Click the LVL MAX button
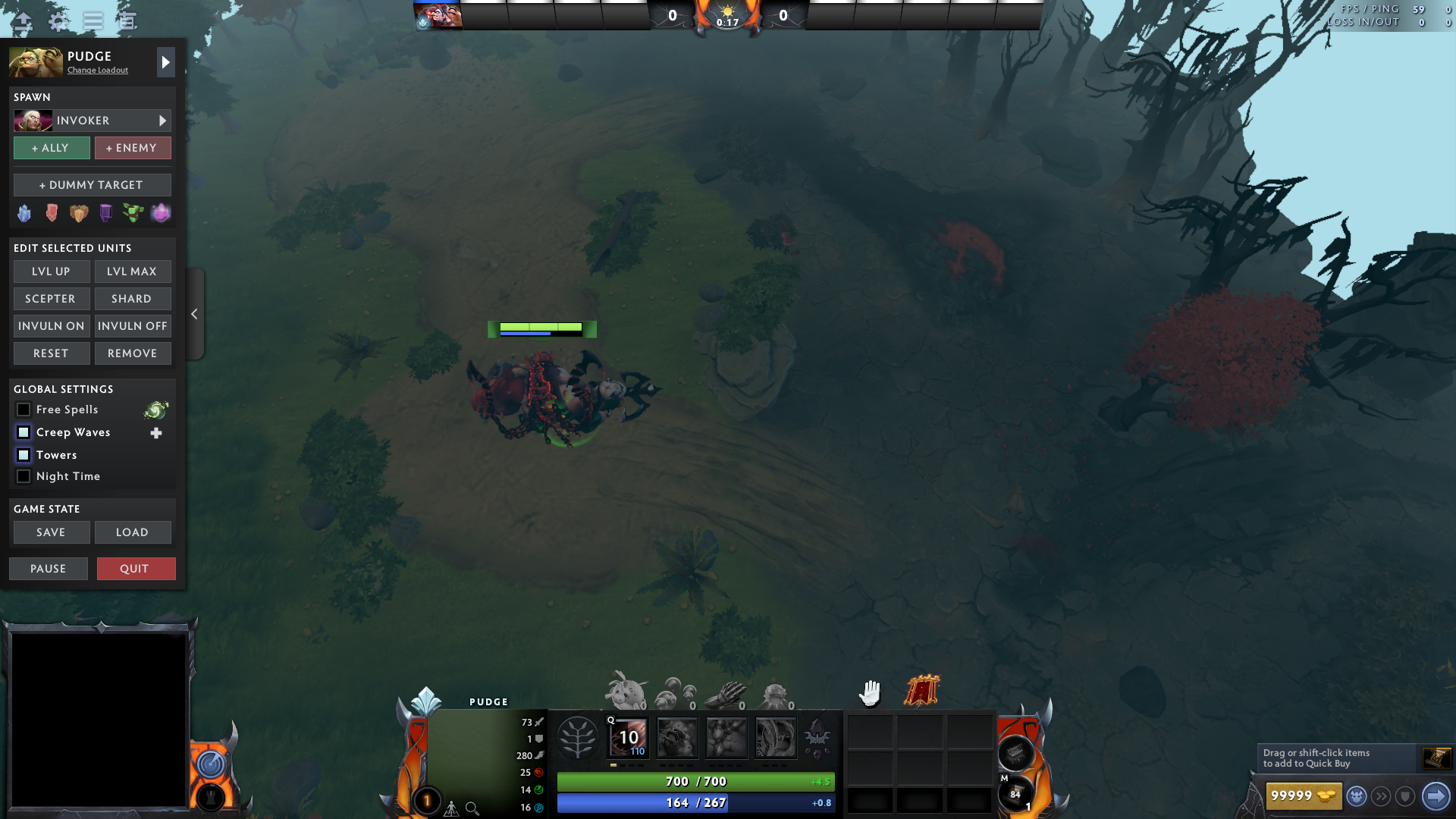 pos(133,271)
